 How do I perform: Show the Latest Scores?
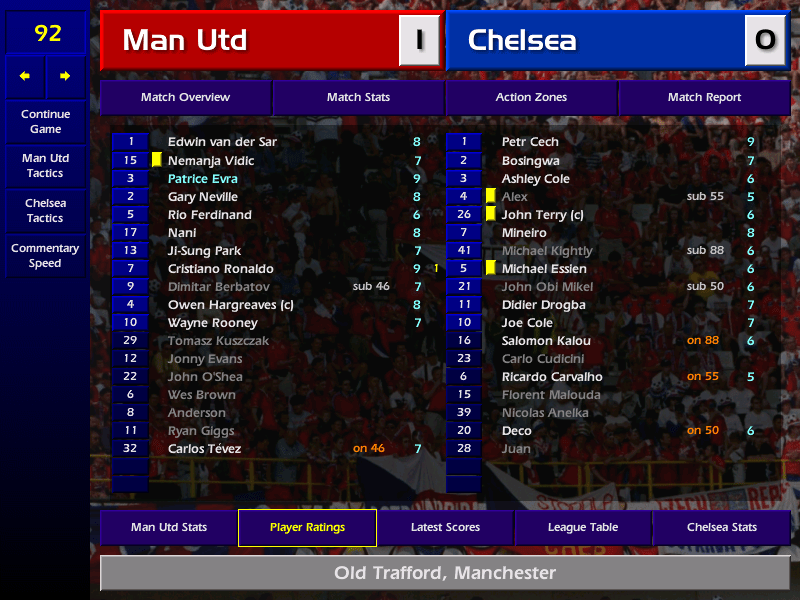click(x=445, y=527)
